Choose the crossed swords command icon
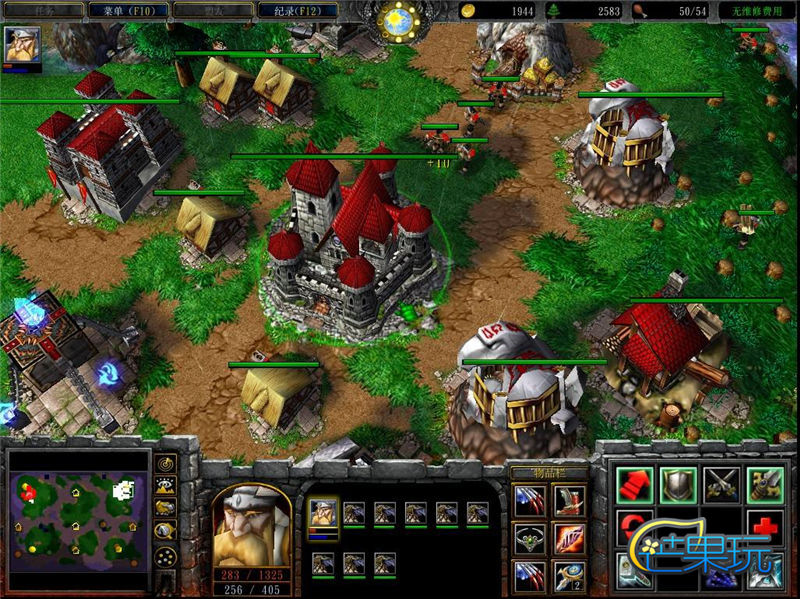The height and width of the screenshot is (599, 800). (x=722, y=486)
